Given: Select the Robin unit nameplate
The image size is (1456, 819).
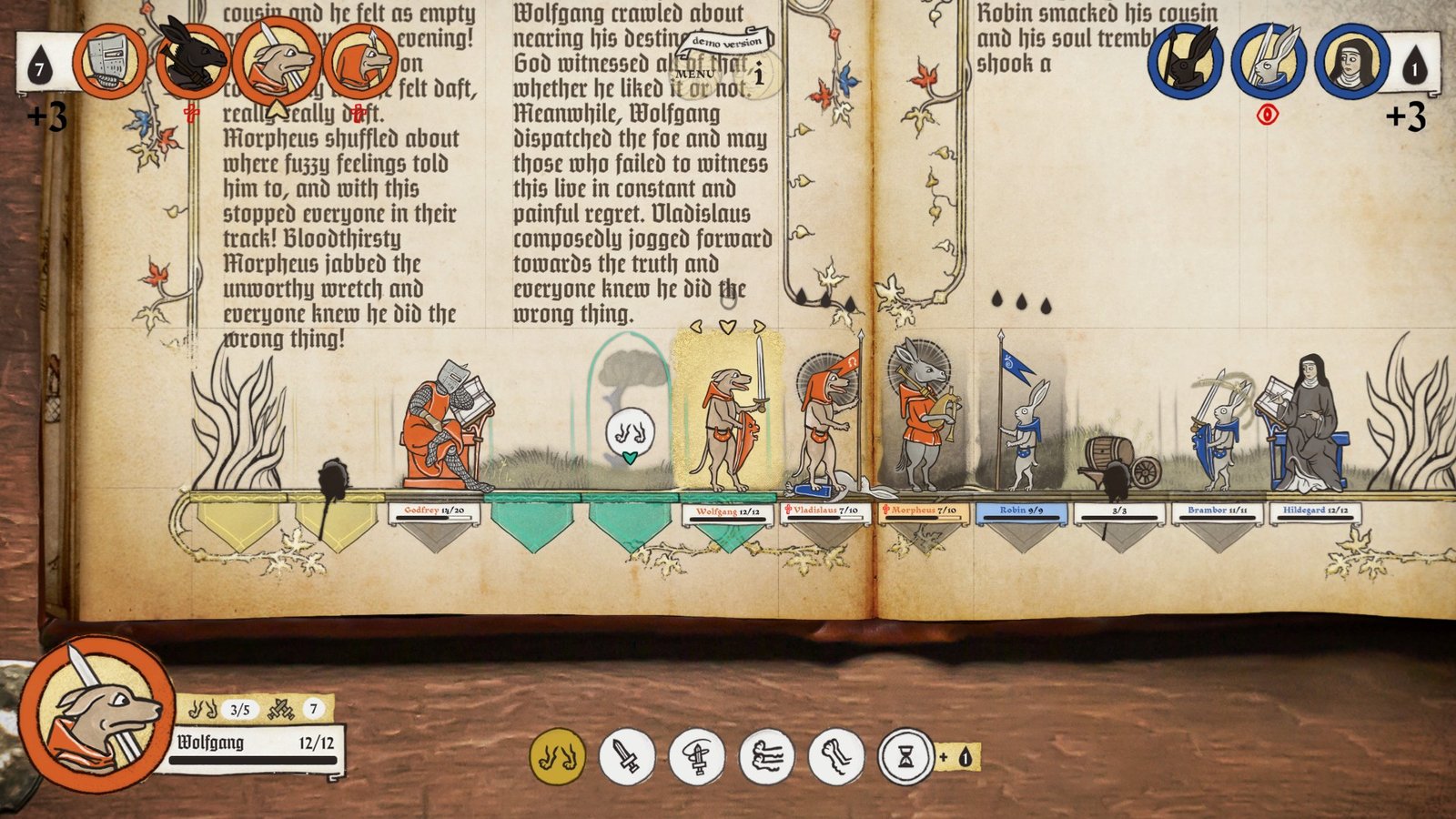Looking at the screenshot, I should click(x=1021, y=511).
